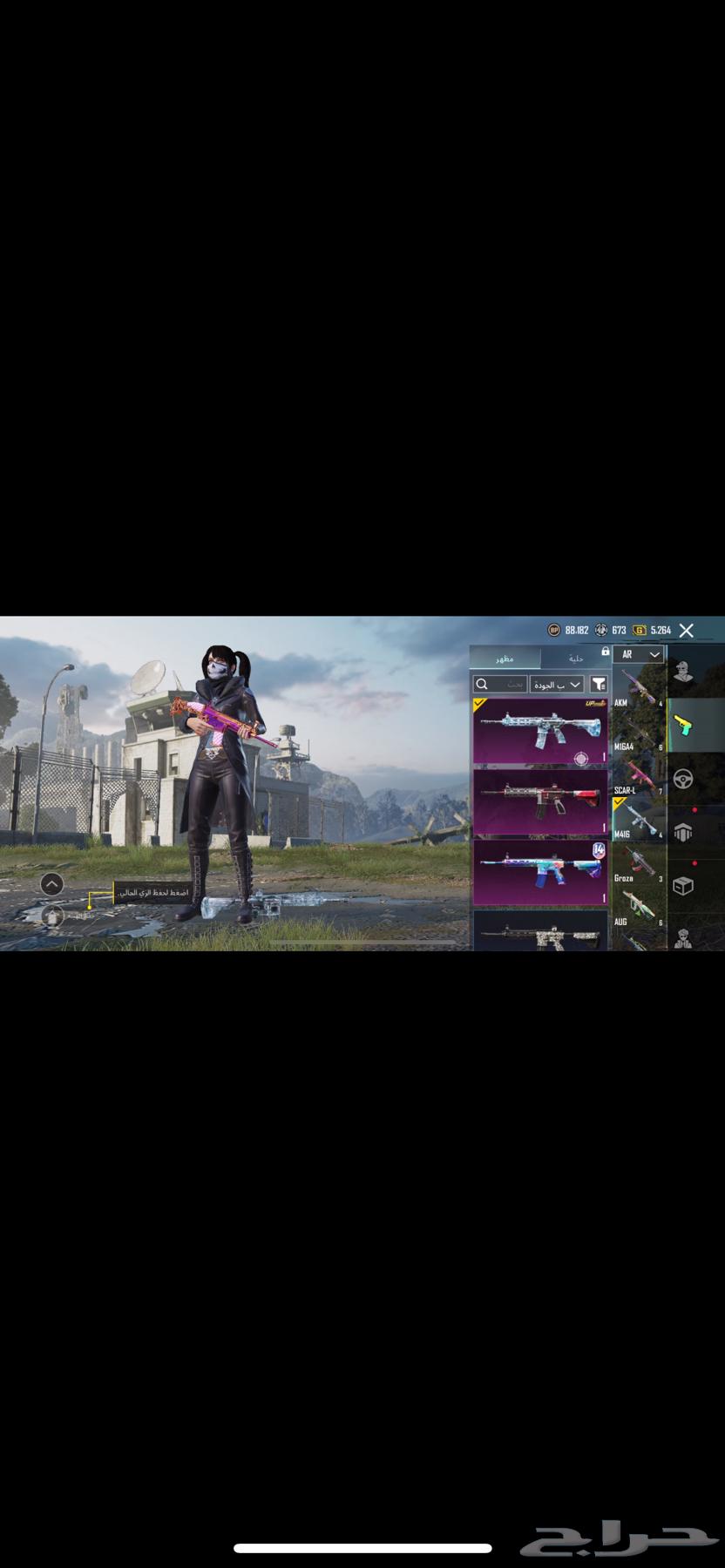Click the skin search box

coord(500,685)
